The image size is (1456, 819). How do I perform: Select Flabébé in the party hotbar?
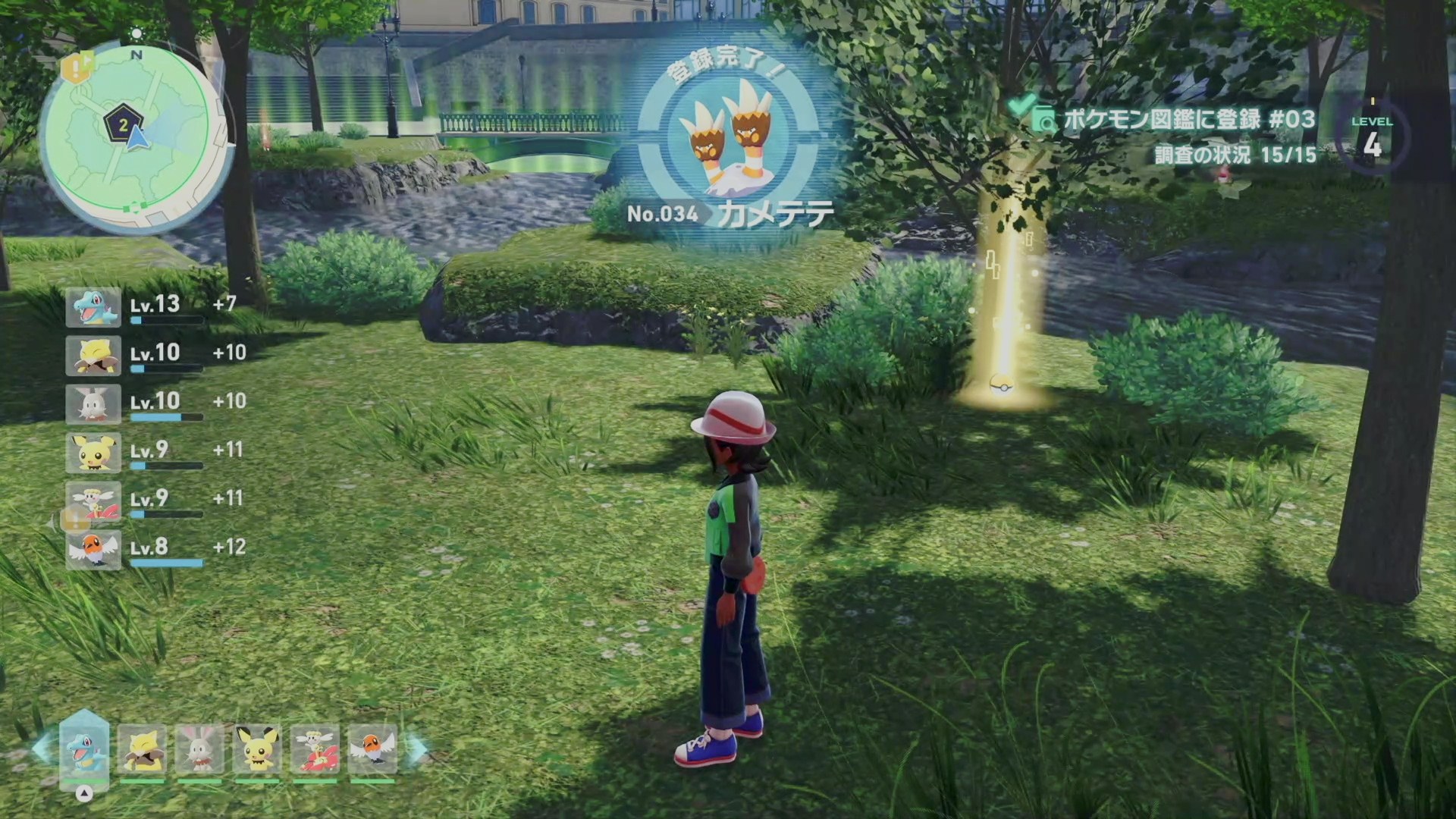pyautogui.click(x=315, y=748)
